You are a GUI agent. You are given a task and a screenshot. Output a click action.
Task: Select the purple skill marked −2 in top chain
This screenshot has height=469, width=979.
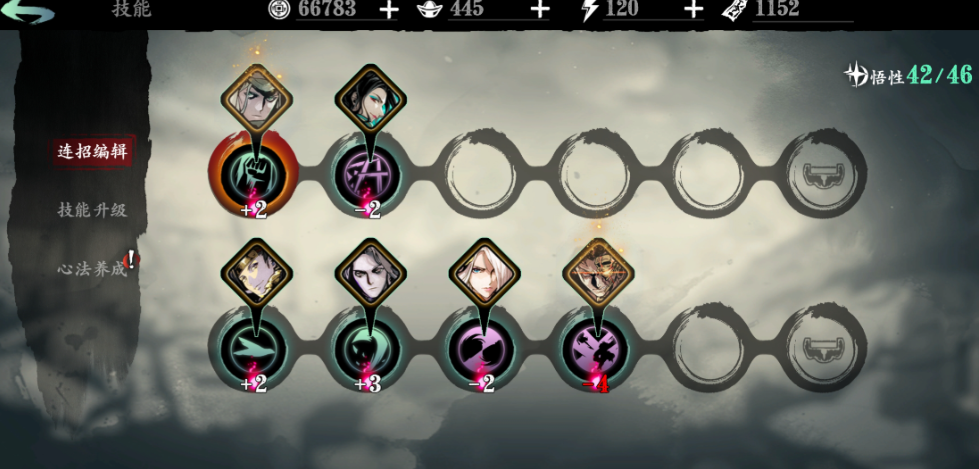point(366,174)
